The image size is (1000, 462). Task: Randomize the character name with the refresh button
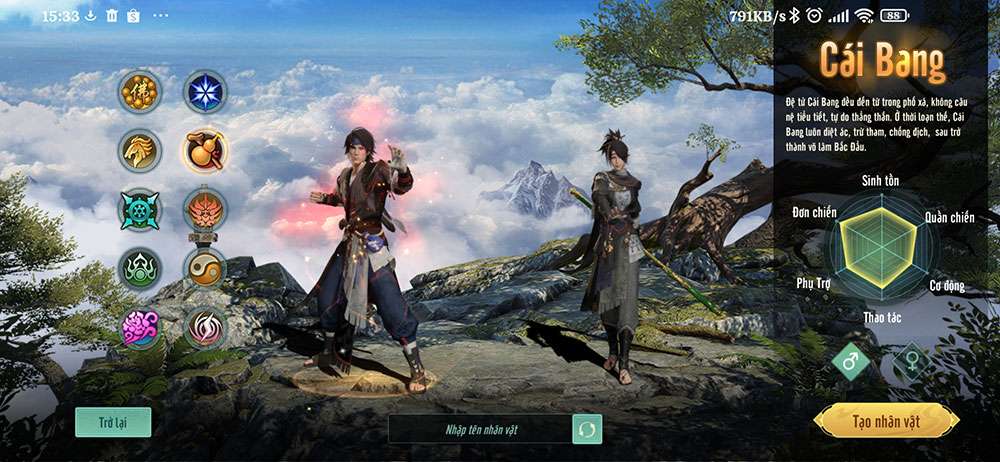pyautogui.click(x=587, y=429)
